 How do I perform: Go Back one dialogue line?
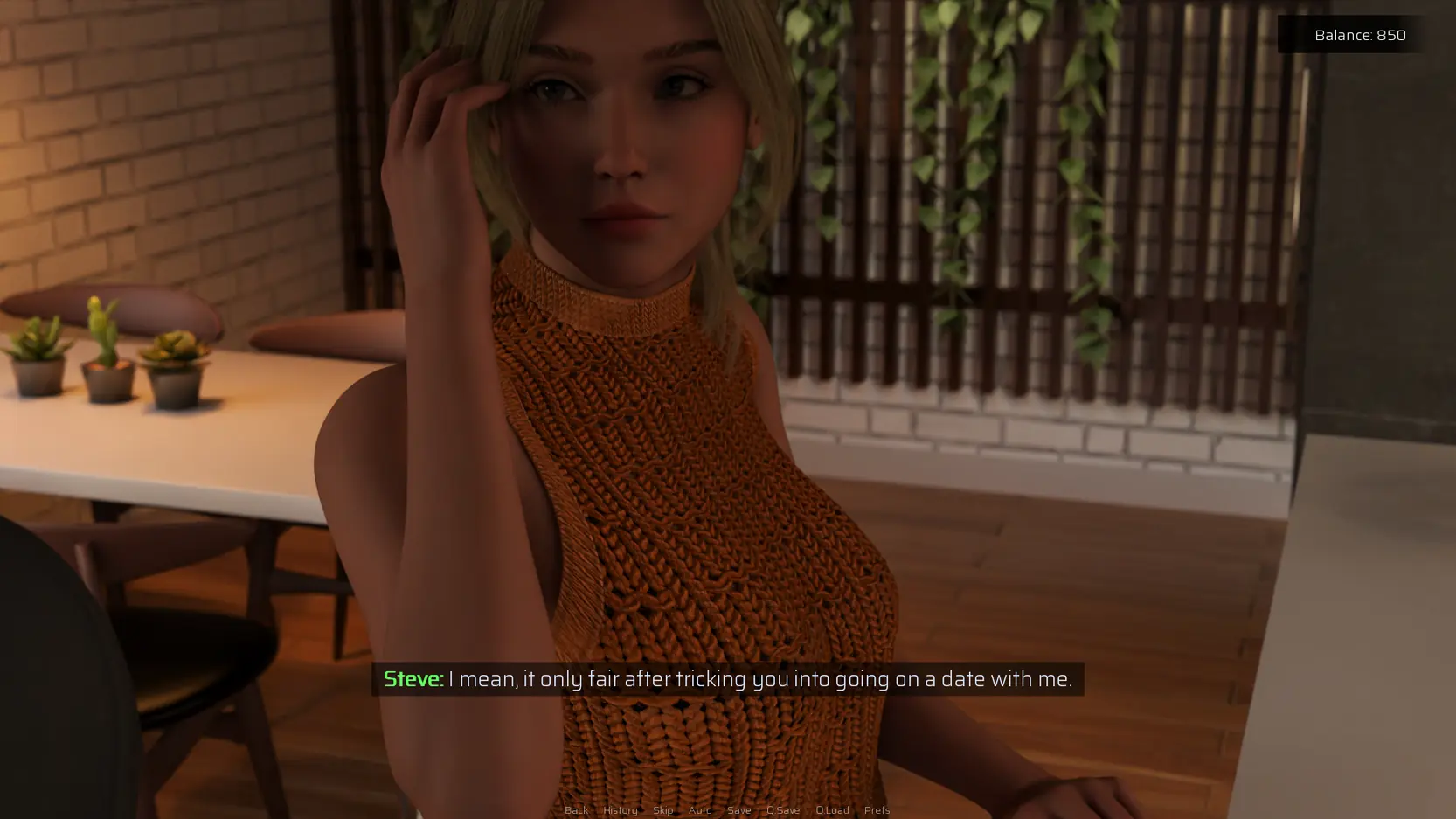576,810
